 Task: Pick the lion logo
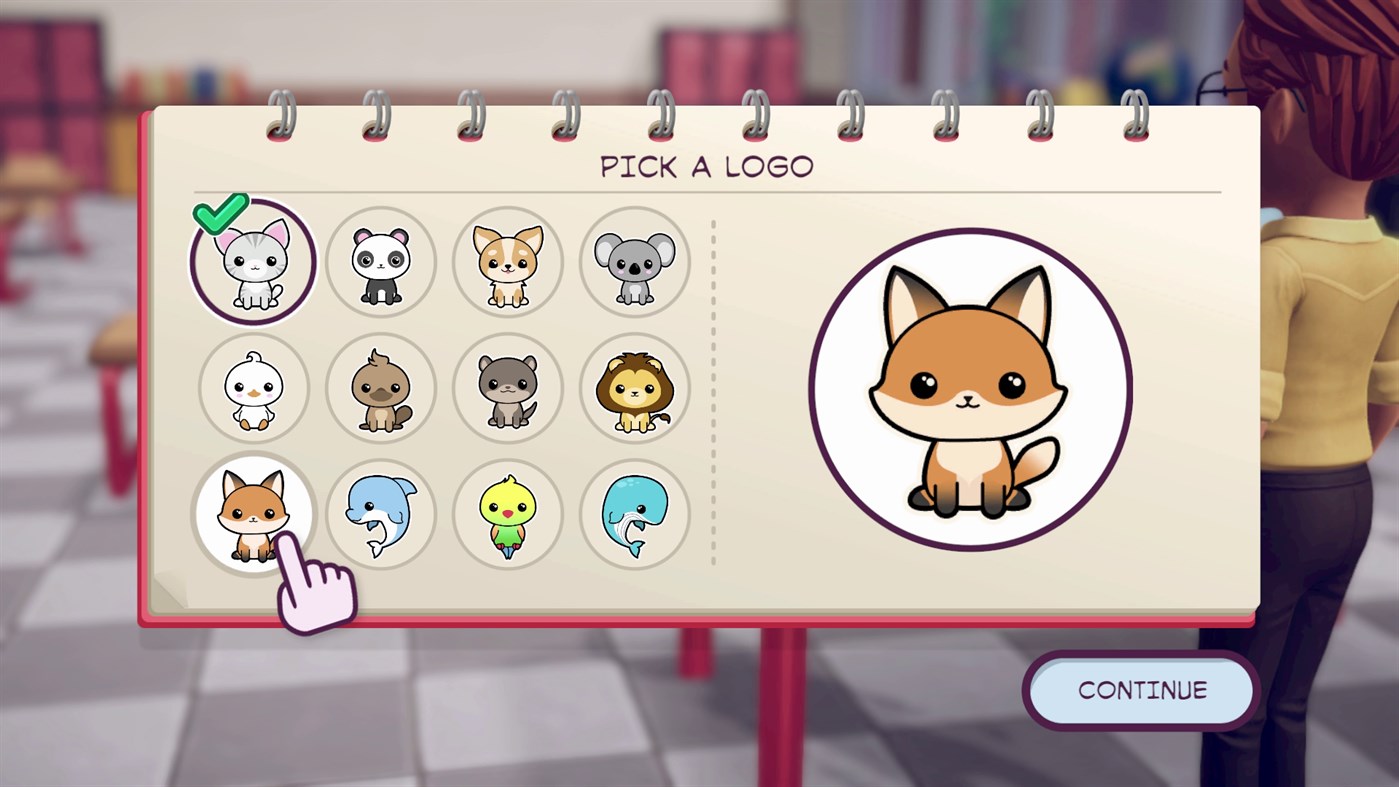(x=634, y=388)
